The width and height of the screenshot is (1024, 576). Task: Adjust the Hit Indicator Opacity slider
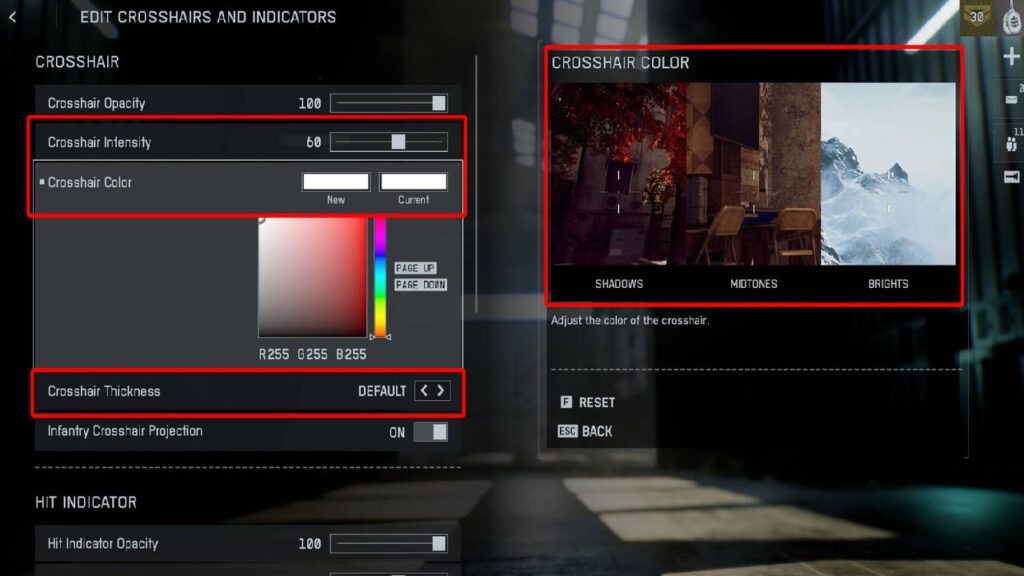point(389,543)
